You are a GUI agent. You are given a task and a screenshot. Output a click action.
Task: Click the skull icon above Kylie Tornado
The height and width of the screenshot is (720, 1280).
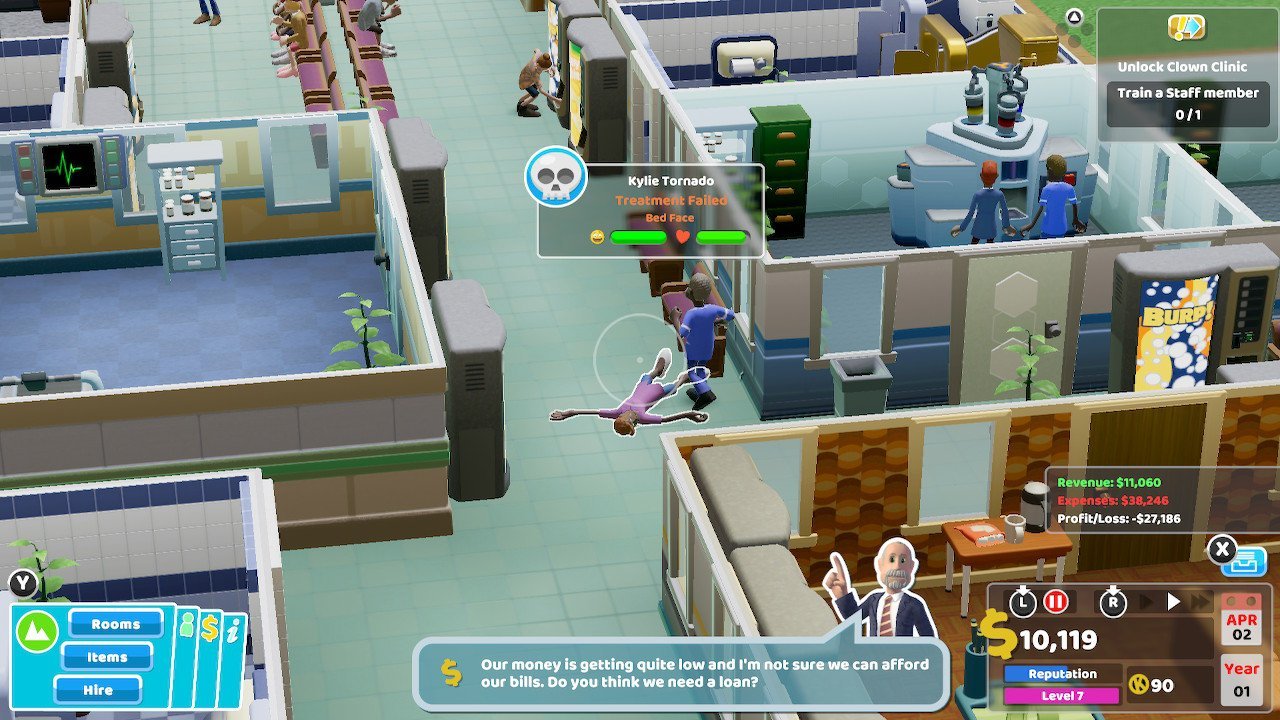(x=555, y=179)
